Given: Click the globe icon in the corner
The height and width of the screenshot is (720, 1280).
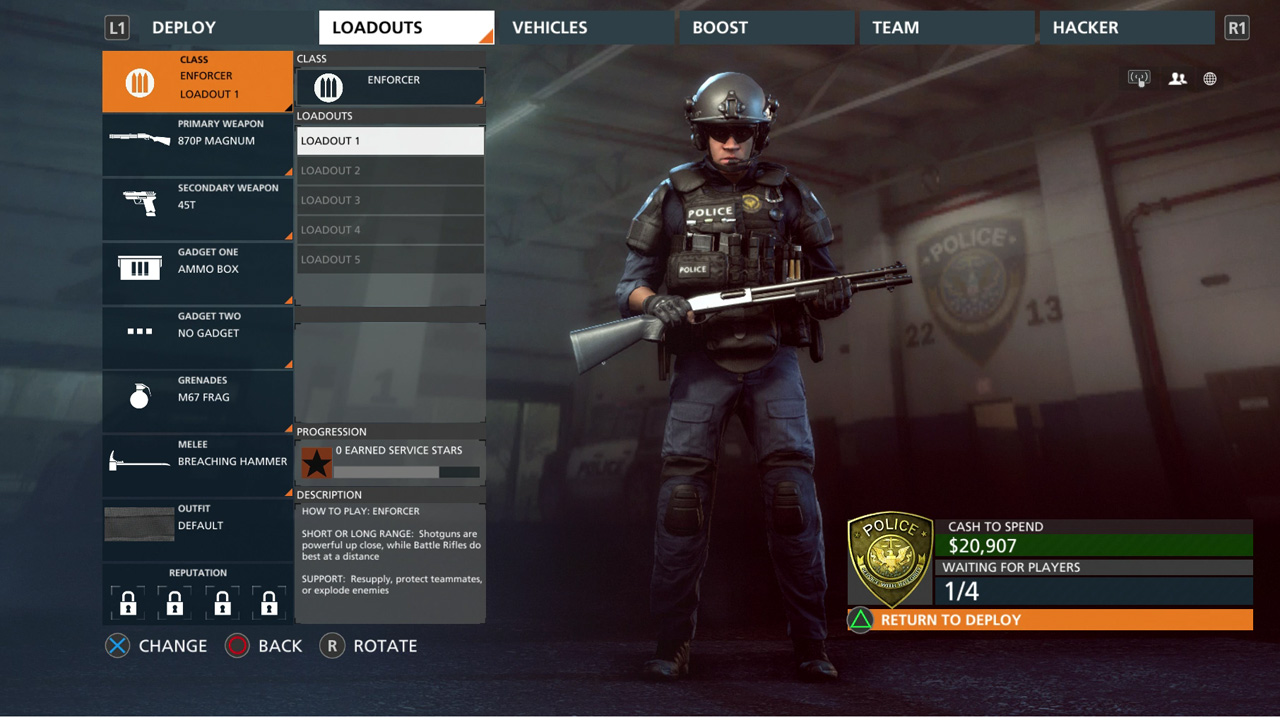Looking at the screenshot, I should (x=1210, y=79).
